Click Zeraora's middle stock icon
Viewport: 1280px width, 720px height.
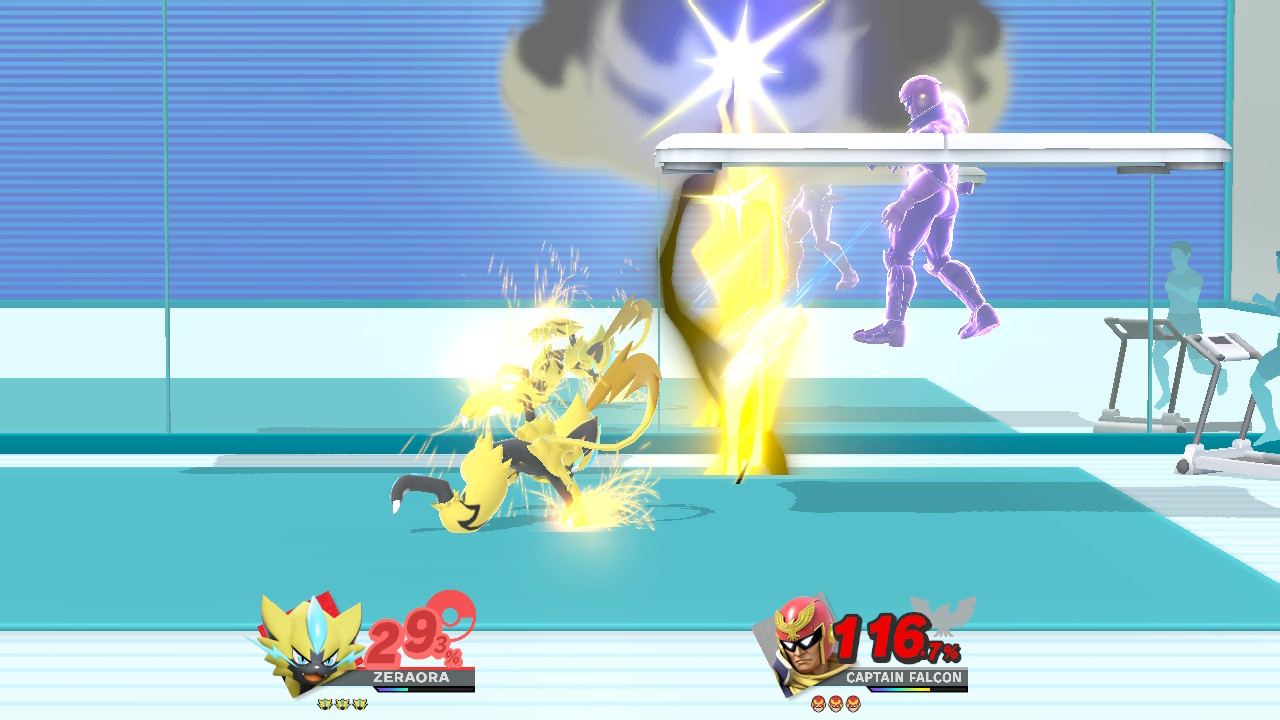click(x=343, y=703)
